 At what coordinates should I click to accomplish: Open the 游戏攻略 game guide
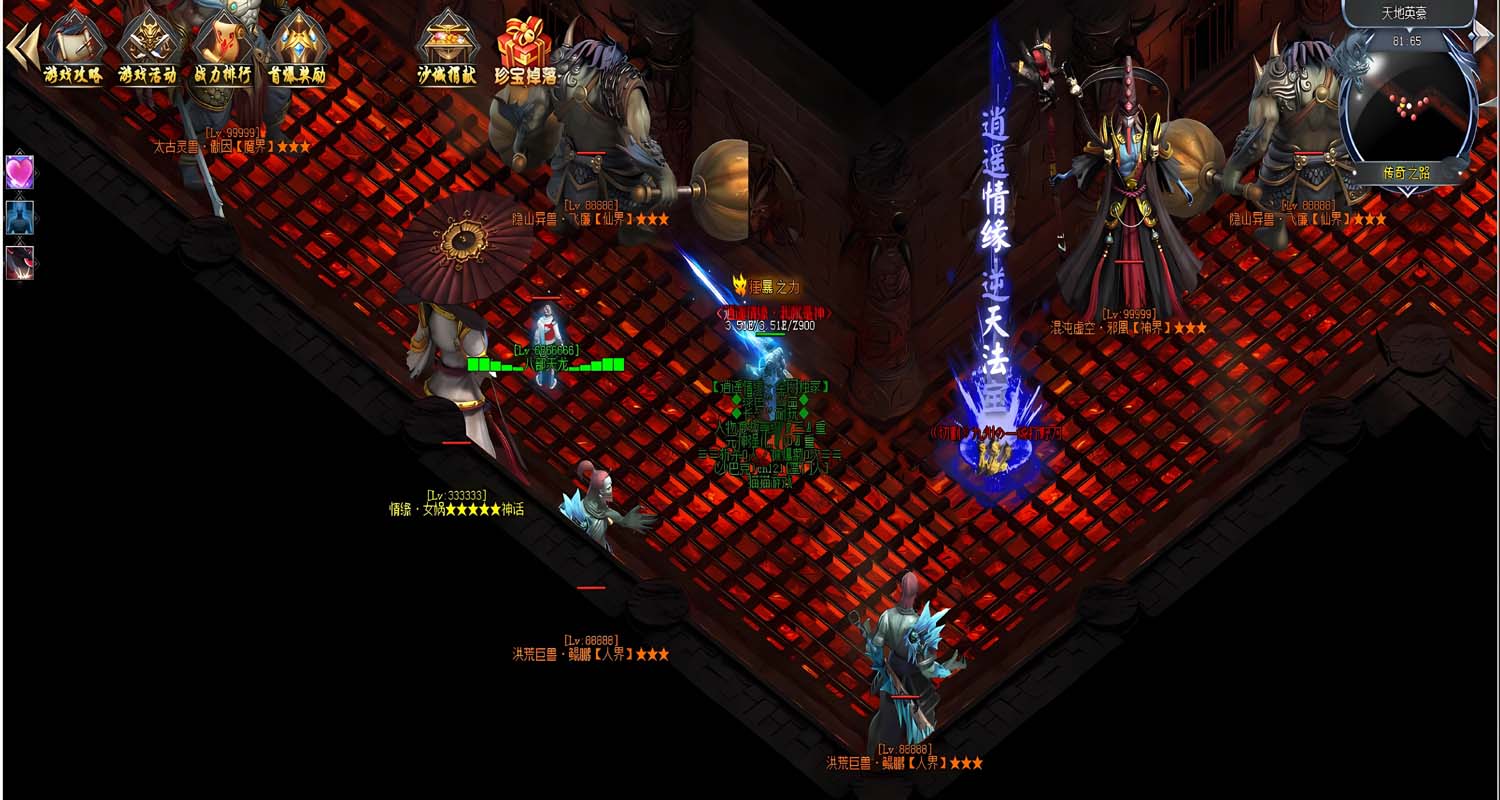tap(73, 48)
